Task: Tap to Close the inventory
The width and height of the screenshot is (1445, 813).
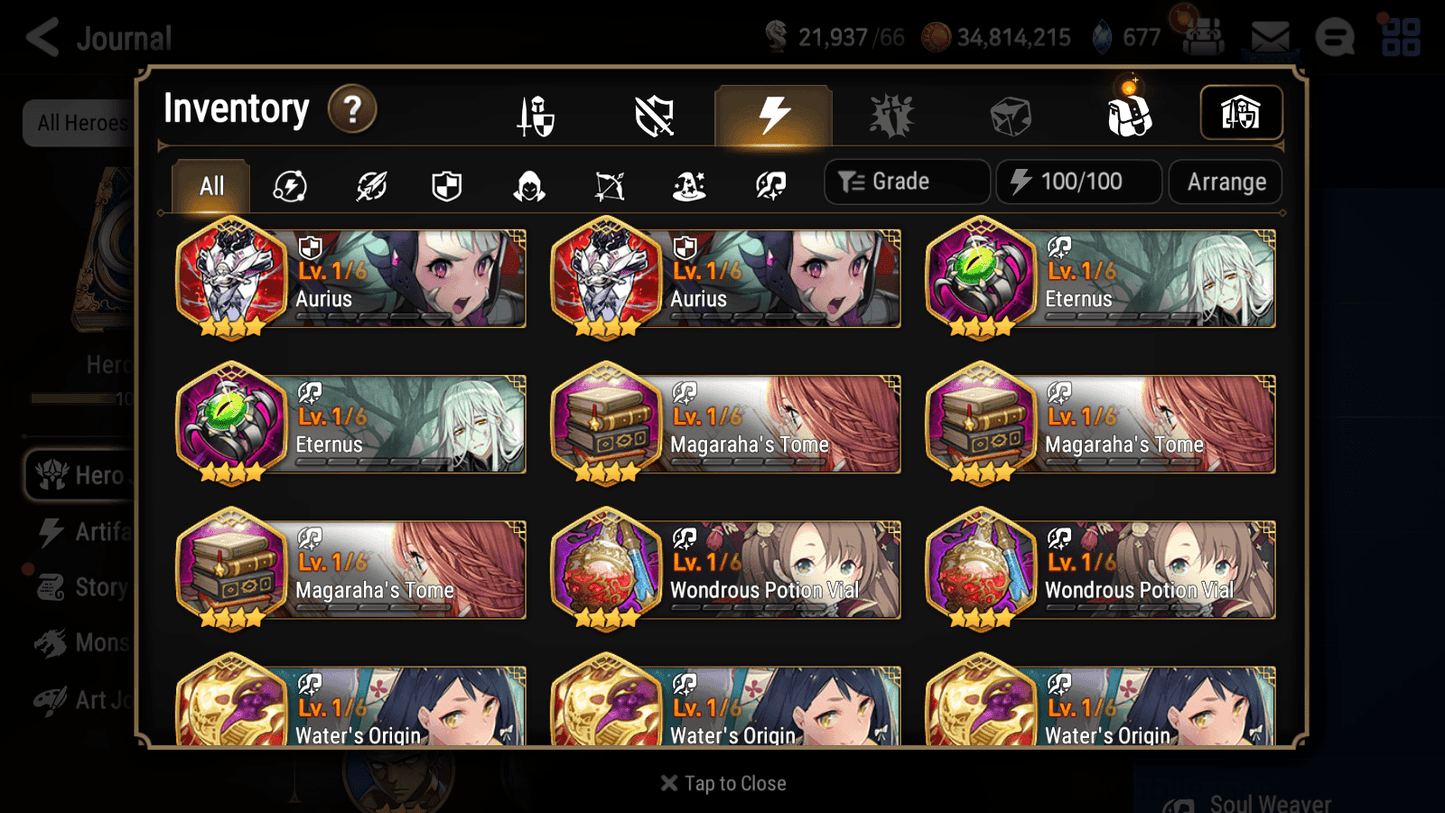Action: pyautogui.click(x=722, y=783)
